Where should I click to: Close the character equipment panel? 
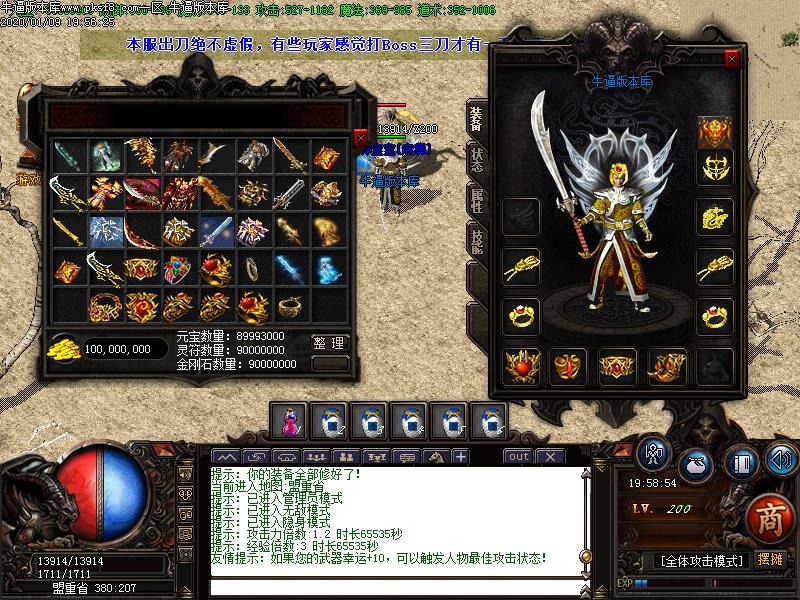tap(732, 59)
